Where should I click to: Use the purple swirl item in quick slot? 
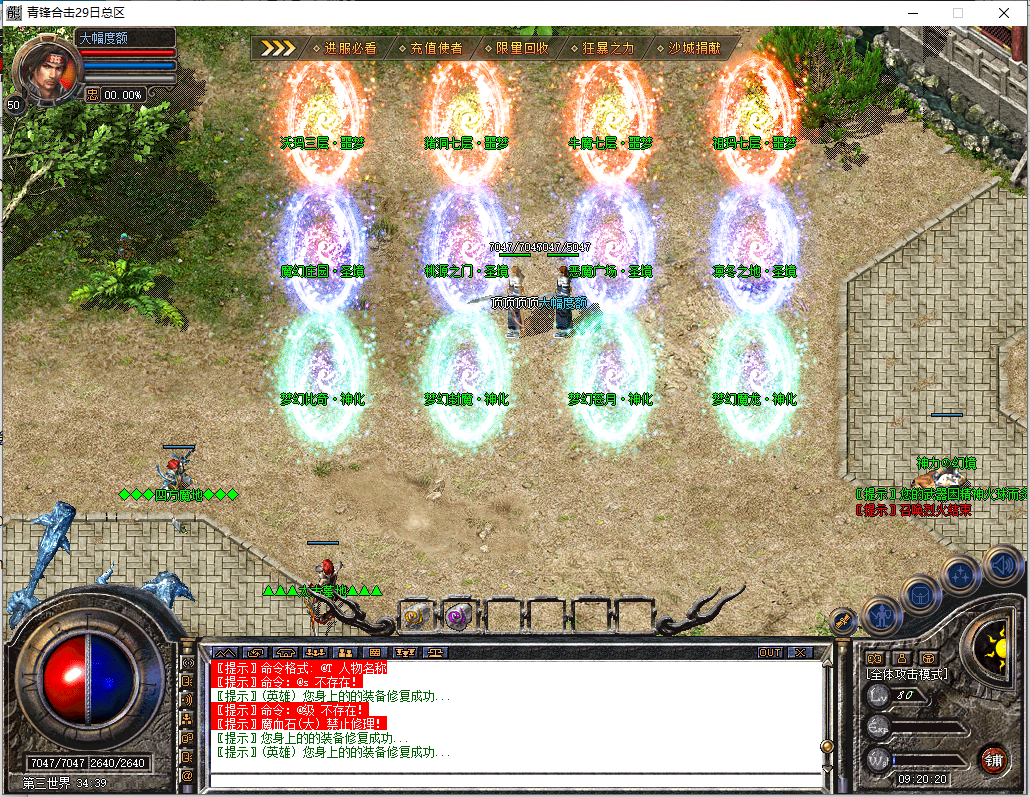pos(459,615)
